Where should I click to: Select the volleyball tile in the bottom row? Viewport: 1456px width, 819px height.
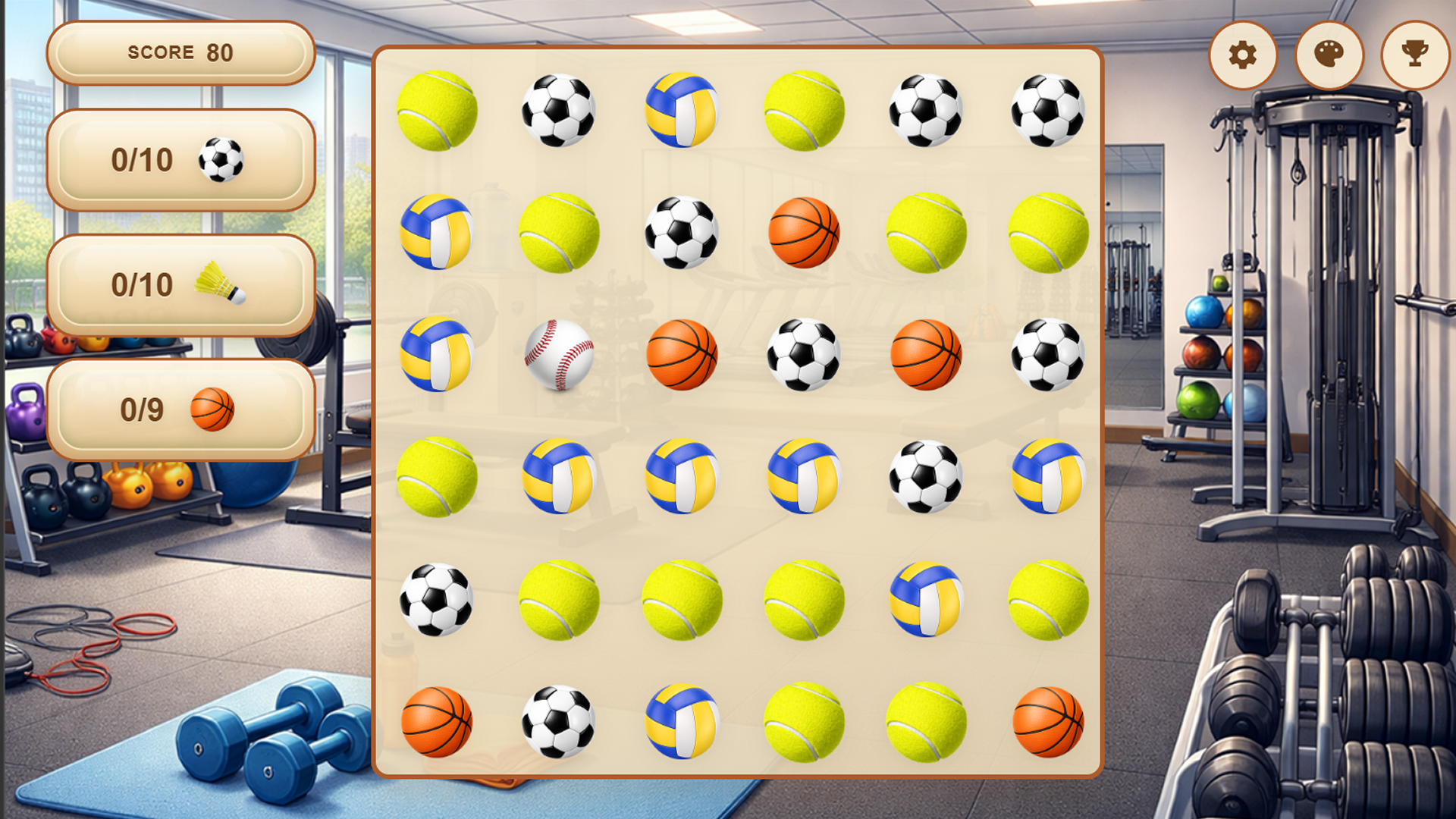(682, 720)
